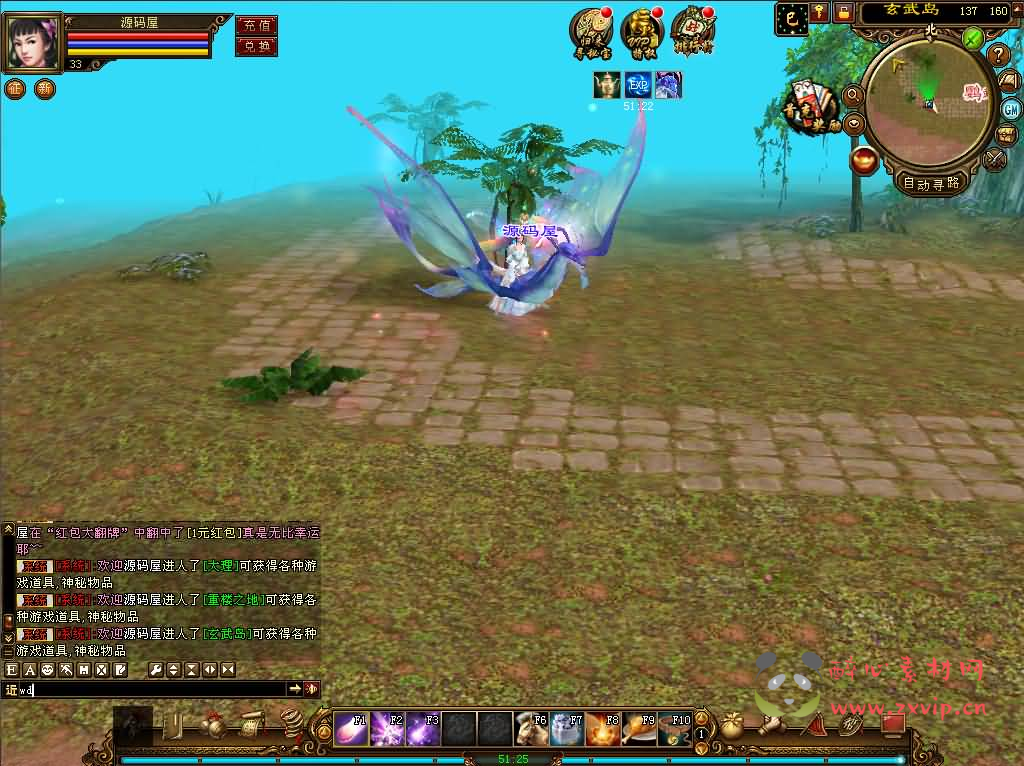Open the GM help button
1024x766 pixels.
click(x=1012, y=109)
